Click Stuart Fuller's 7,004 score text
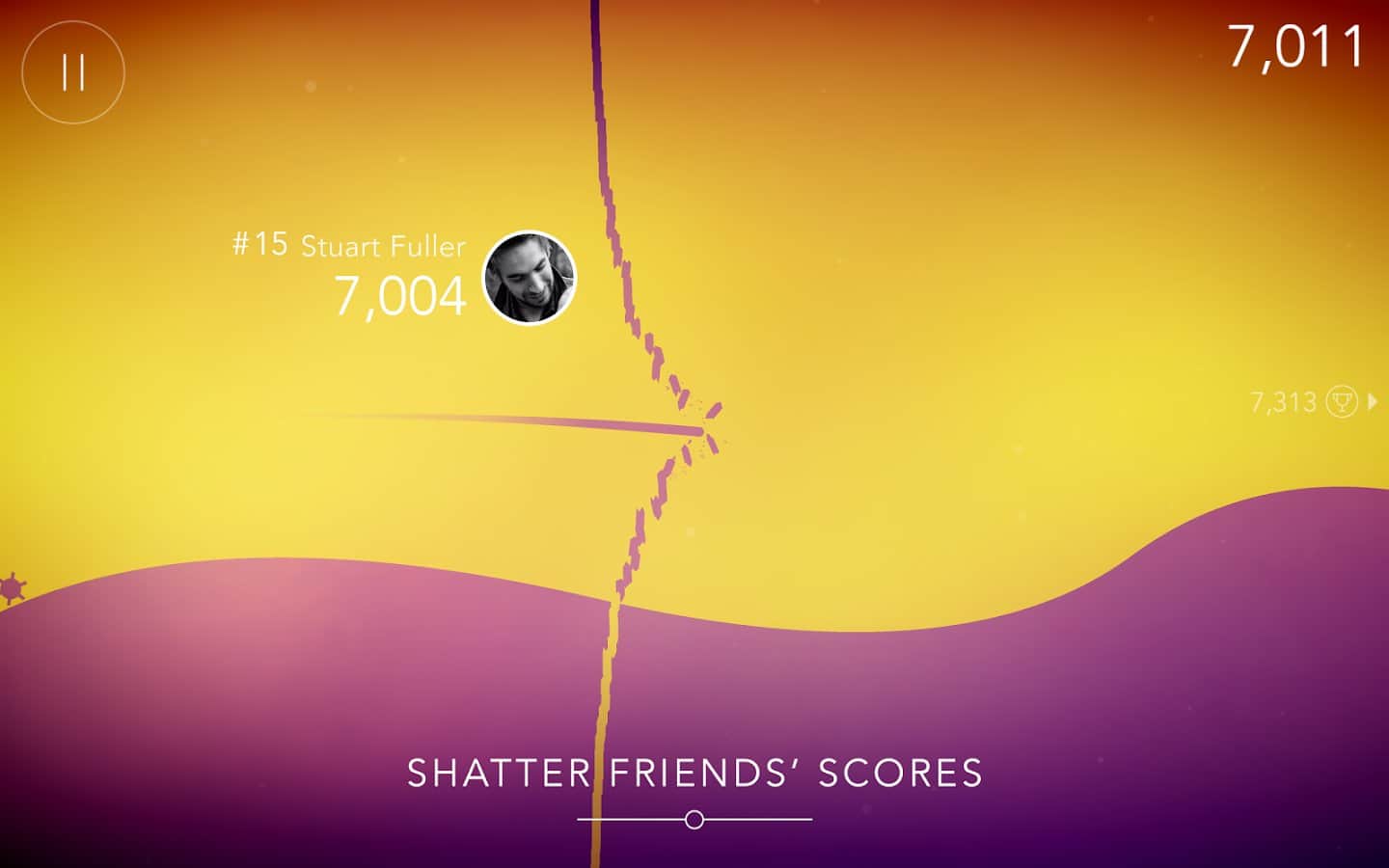1389x868 pixels. point(401,294)
